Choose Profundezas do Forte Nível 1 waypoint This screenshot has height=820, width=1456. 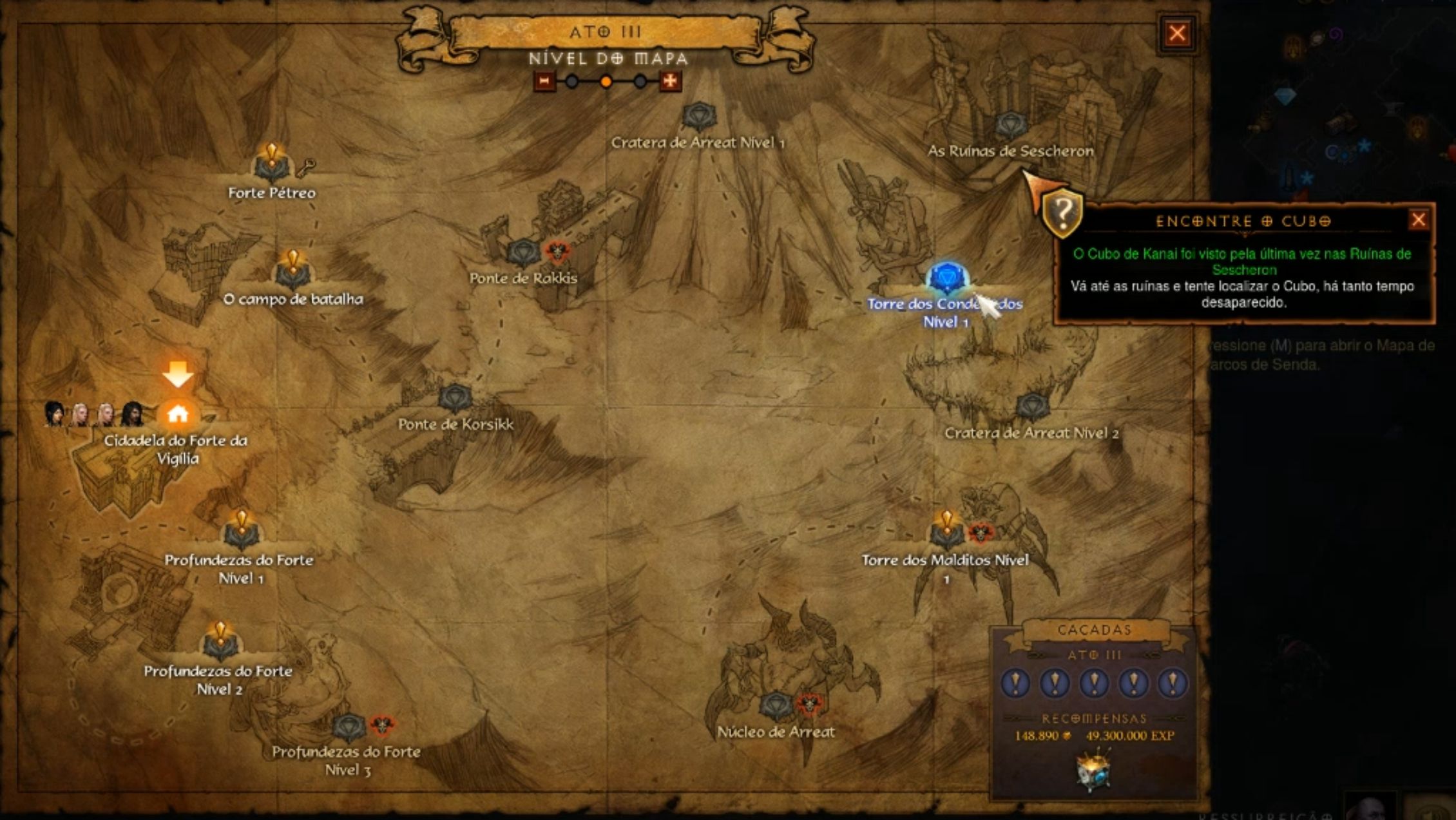point(241,533)
